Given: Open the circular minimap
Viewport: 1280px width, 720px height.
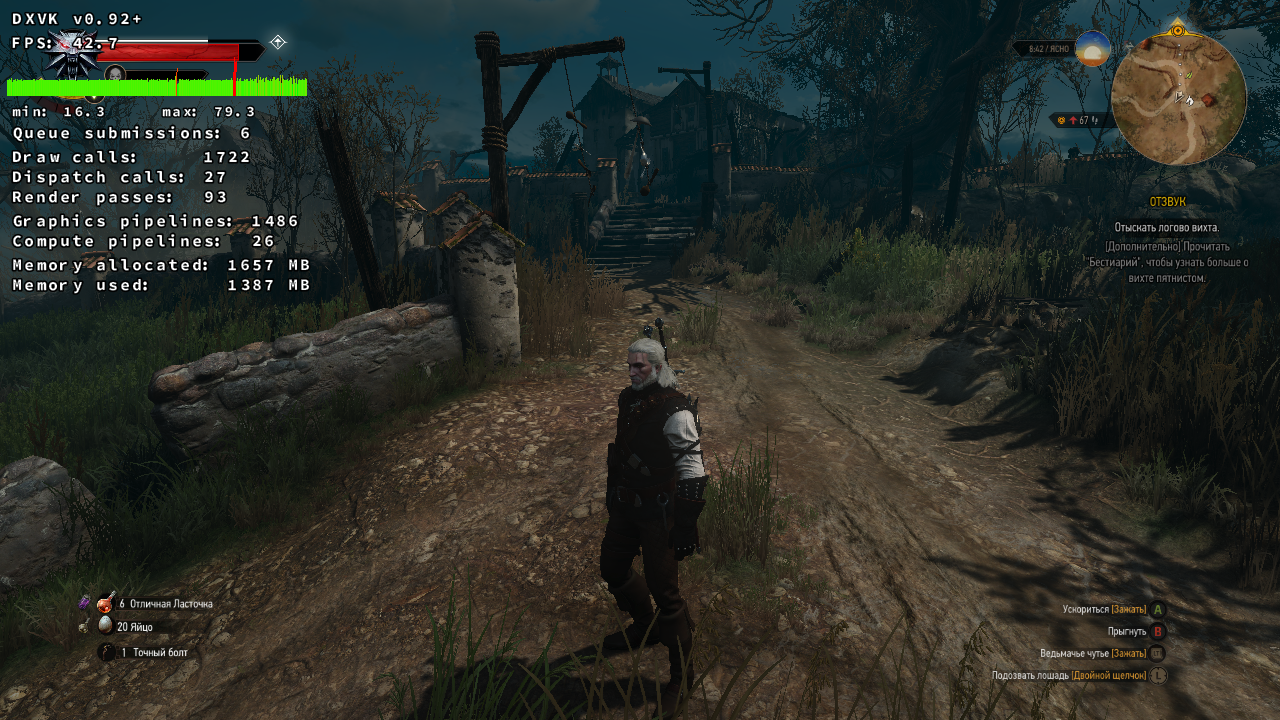Looking at the screenshot, I should [x=1178, y=98].
